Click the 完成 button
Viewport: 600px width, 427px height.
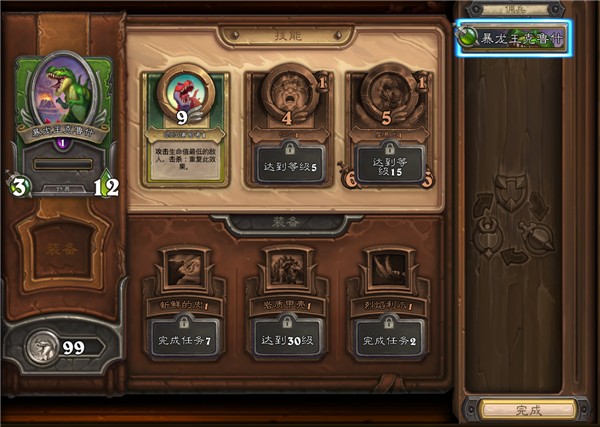[x=527, y=410]
